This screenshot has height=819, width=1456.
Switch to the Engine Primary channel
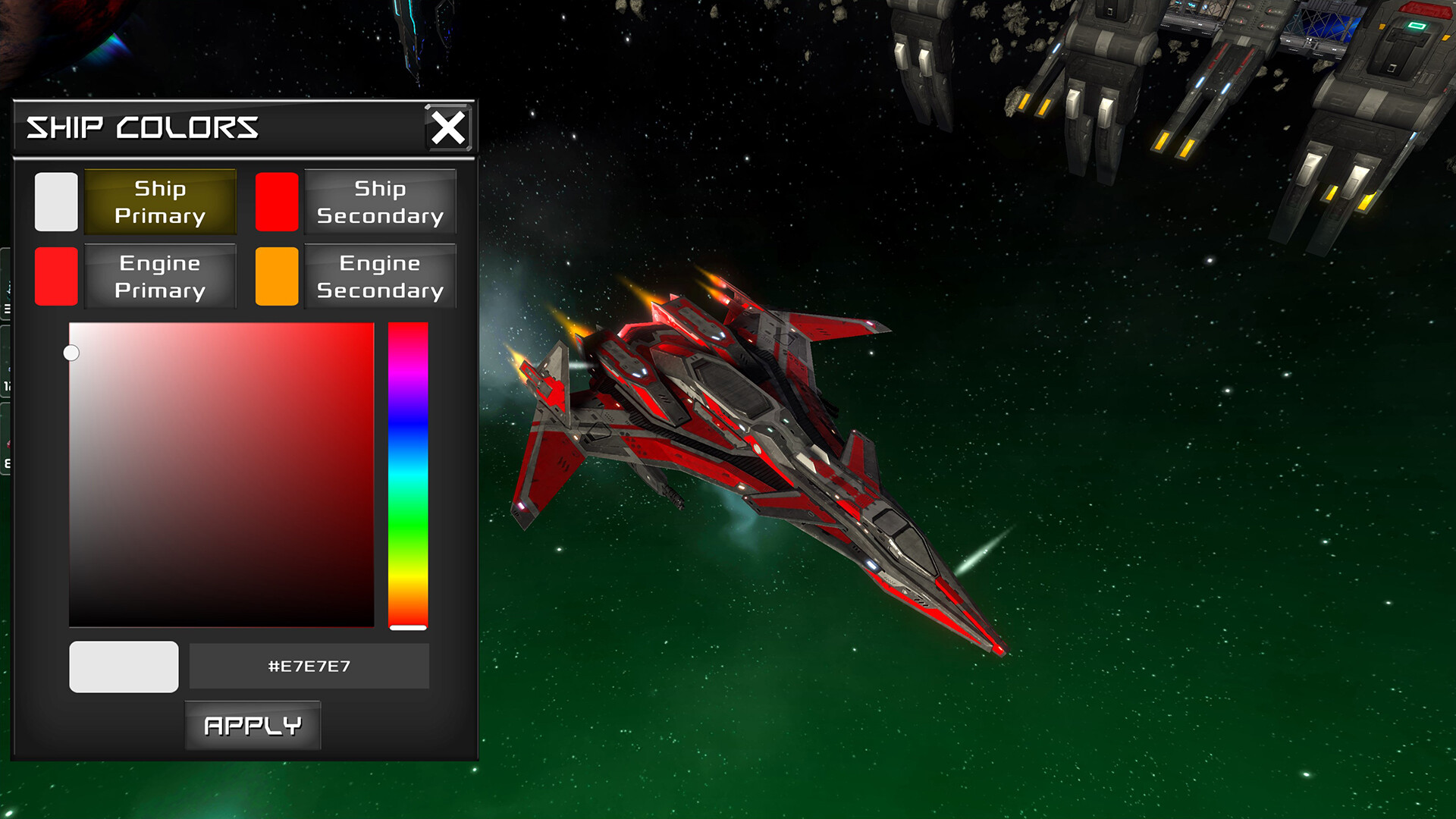click(x=160, y=275)
